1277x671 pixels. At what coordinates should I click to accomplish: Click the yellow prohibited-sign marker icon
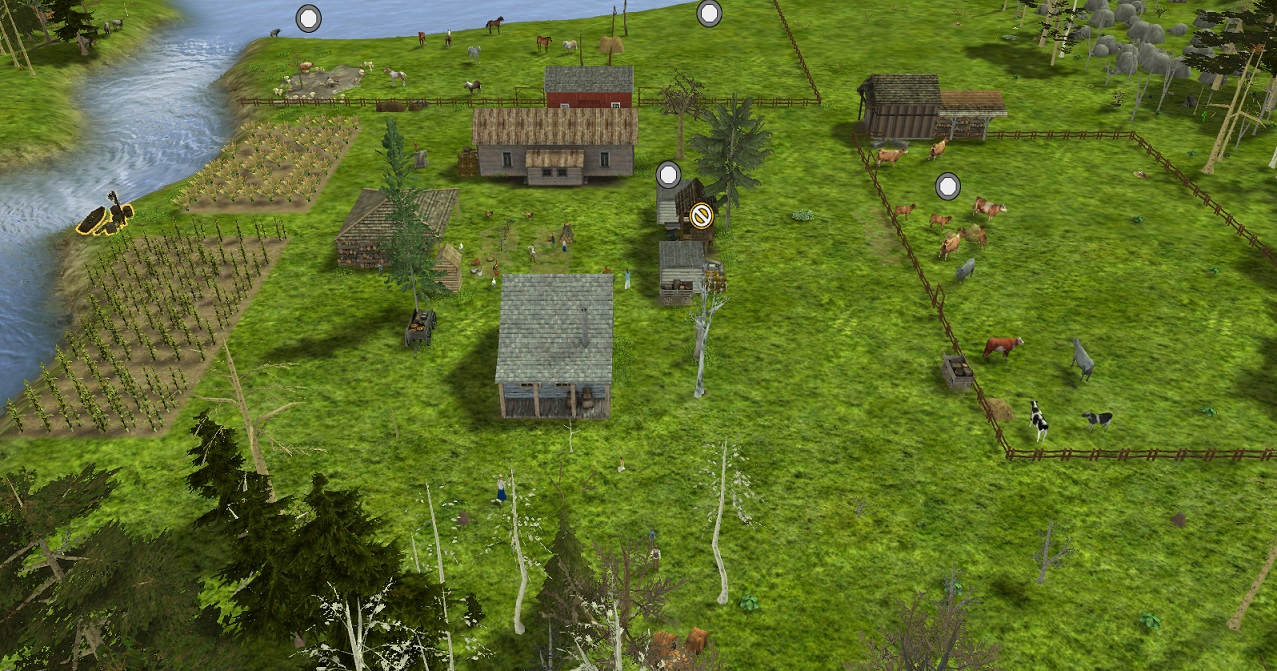coord(701,214)
